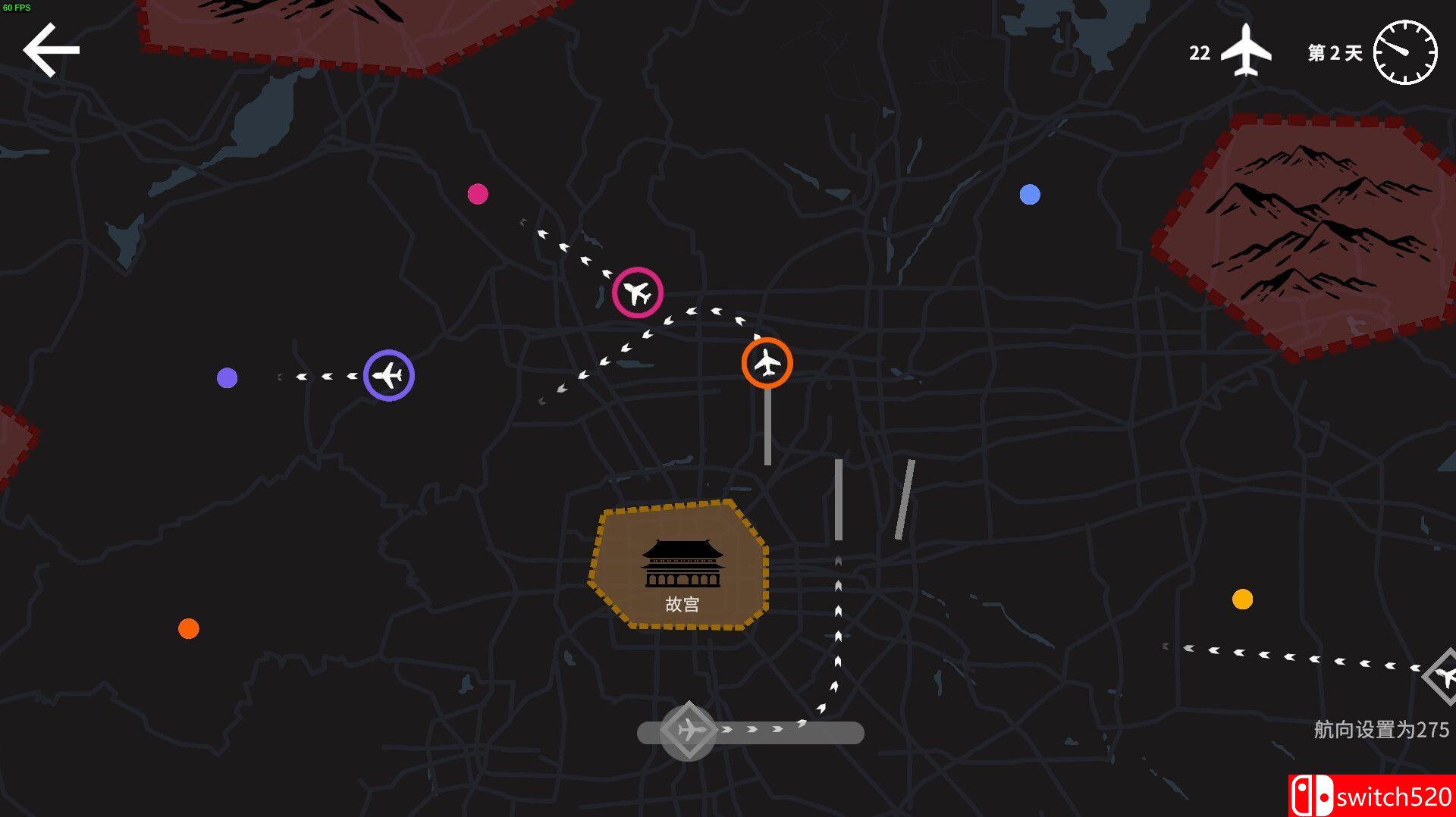Select the pink circled airplane

[637, 292]
